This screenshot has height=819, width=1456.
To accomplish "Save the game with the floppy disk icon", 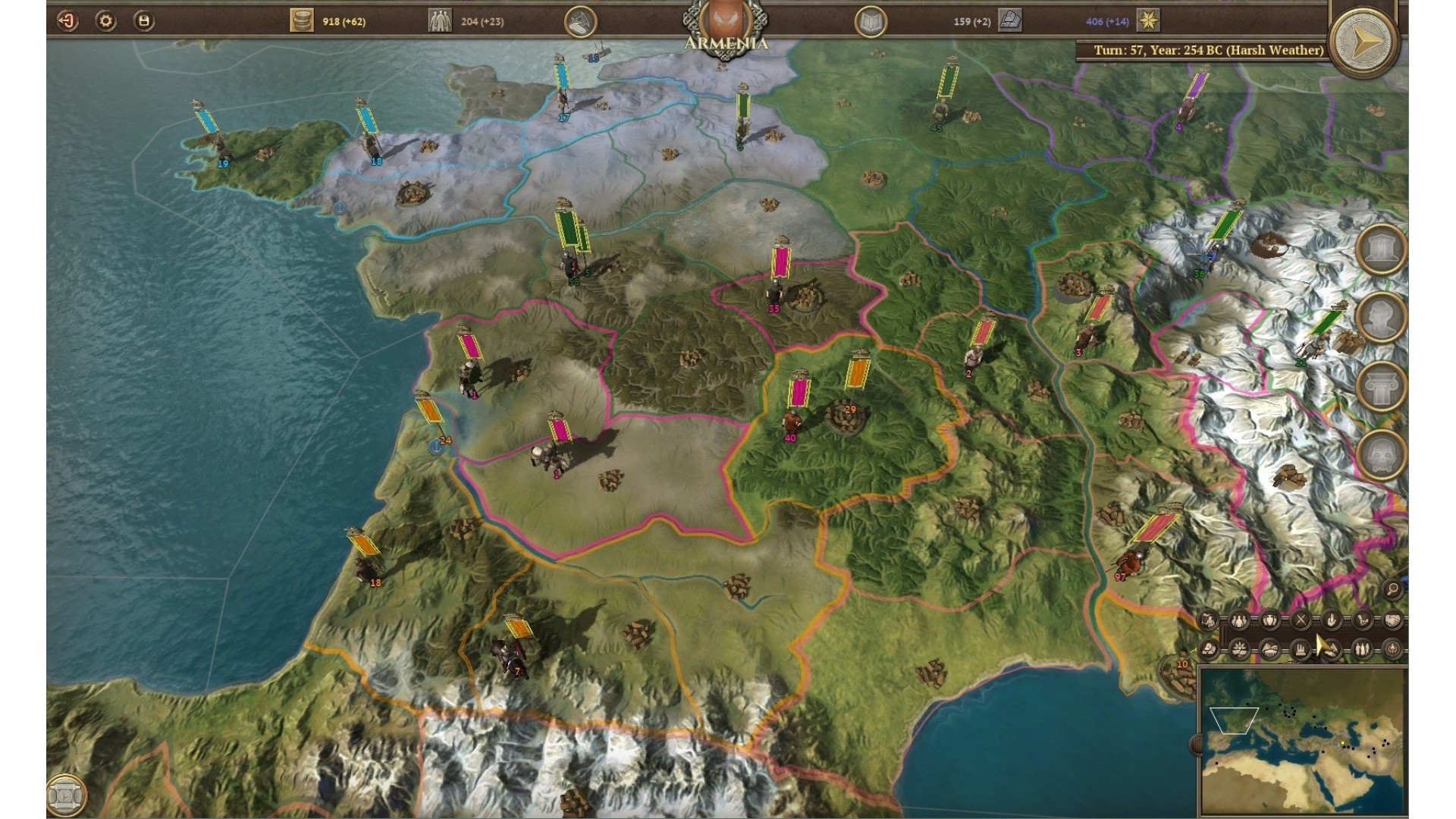I will point(143,21).
